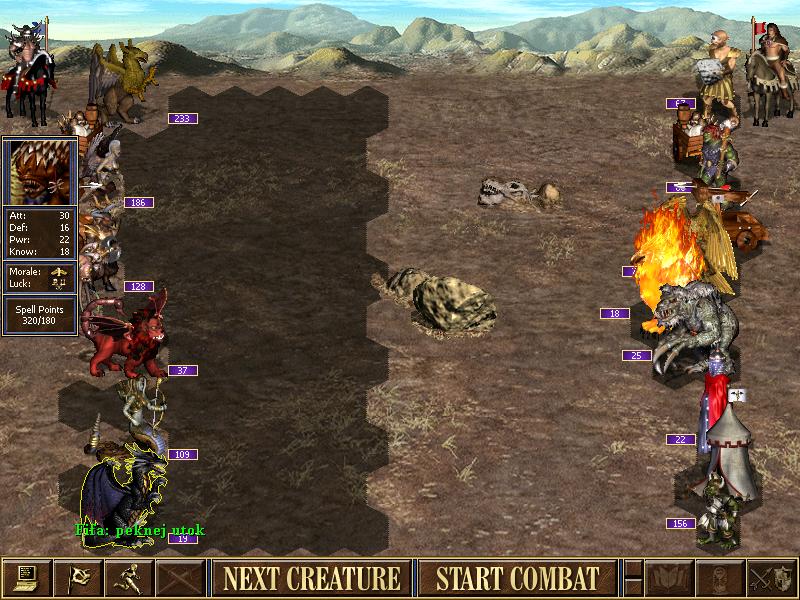Start the battle with Start Combat
800x600 pixels.
point(517,578)
